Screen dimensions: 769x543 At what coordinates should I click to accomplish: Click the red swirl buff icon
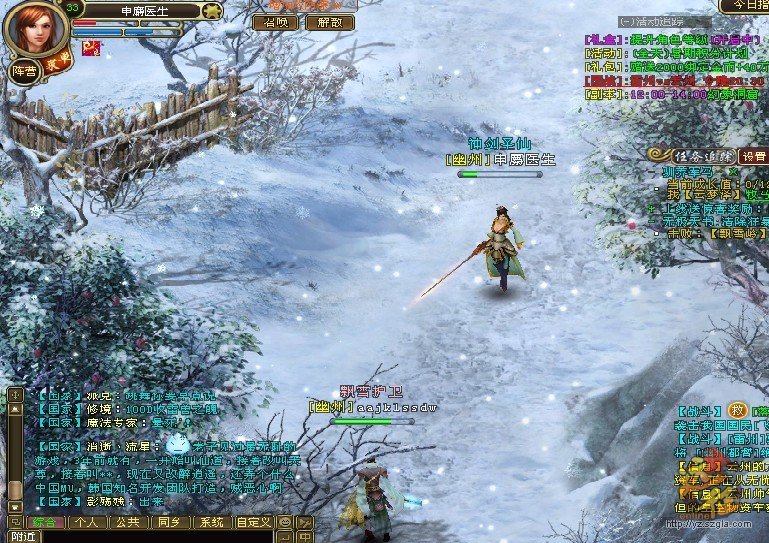click(90, 48)
